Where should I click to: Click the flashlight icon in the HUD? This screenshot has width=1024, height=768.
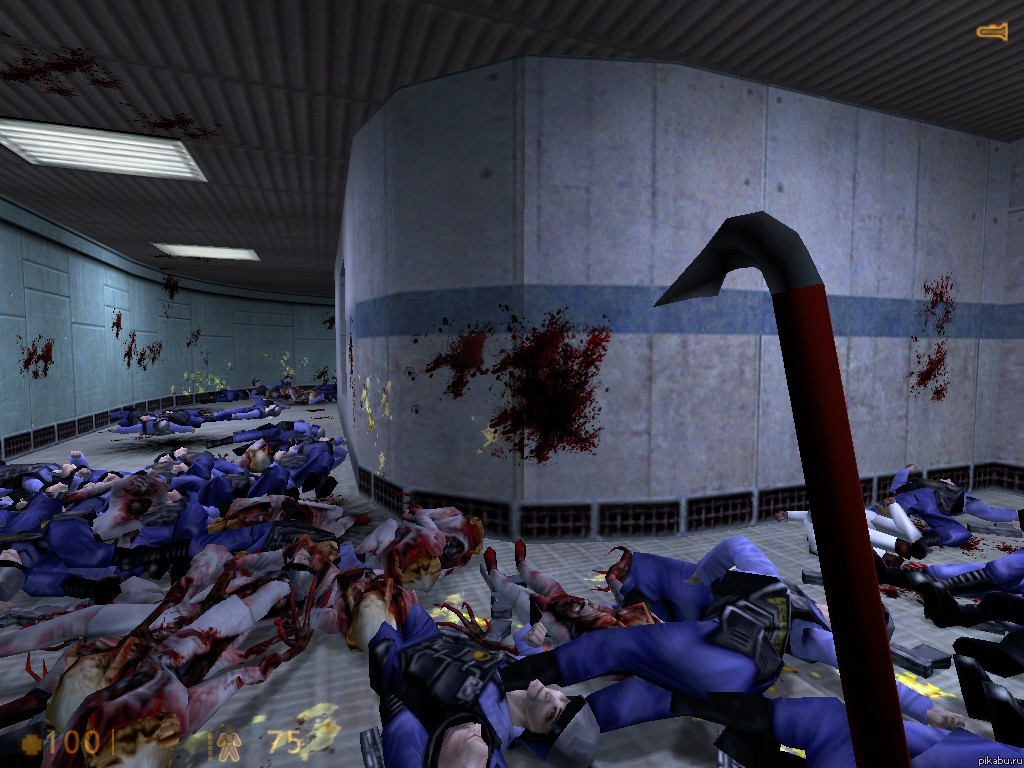click(992, 33)
